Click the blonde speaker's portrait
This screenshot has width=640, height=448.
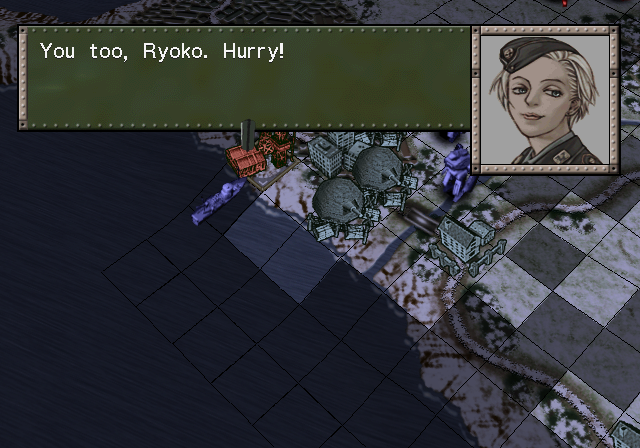(x=545, y=96)
